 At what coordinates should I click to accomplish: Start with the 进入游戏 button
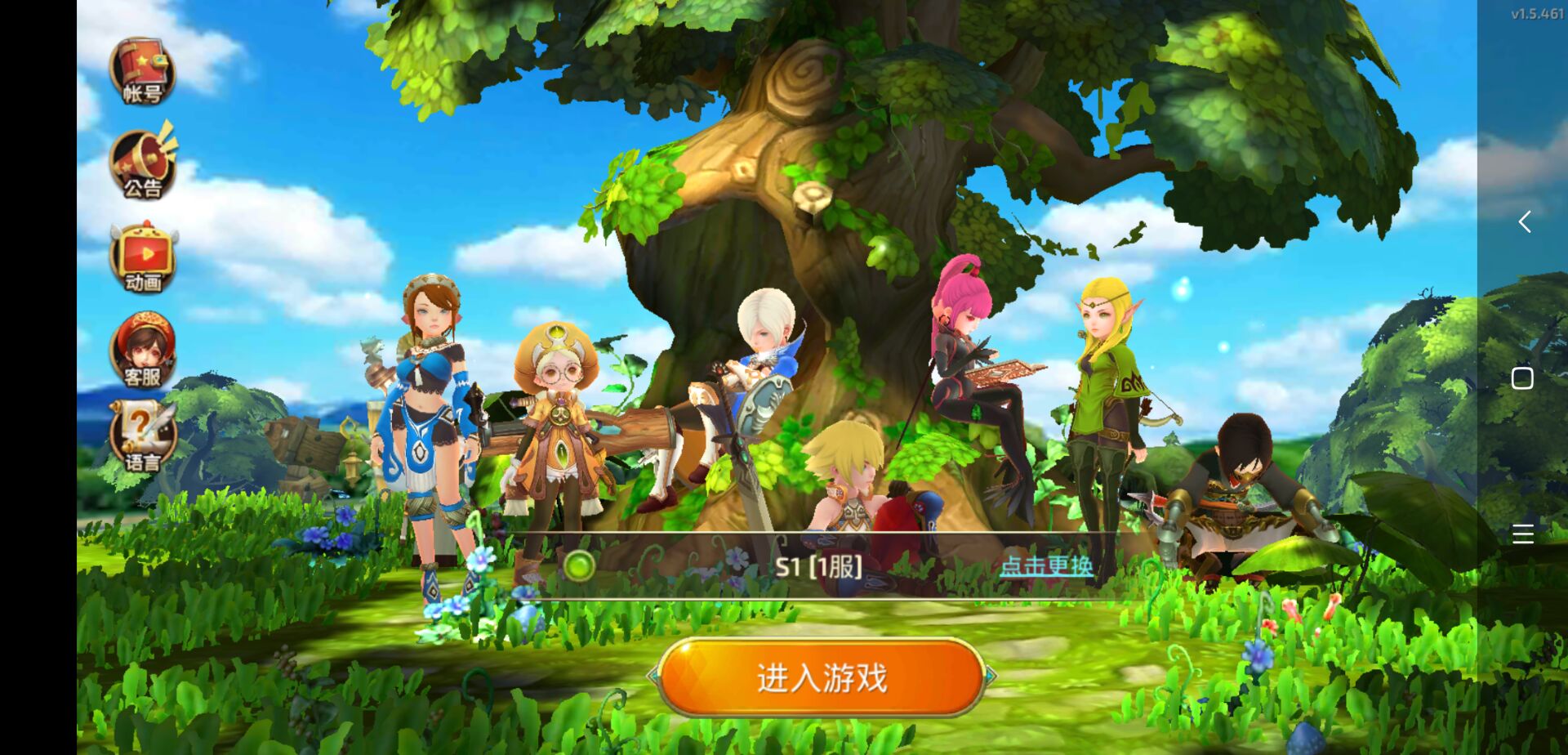(822, 678)
